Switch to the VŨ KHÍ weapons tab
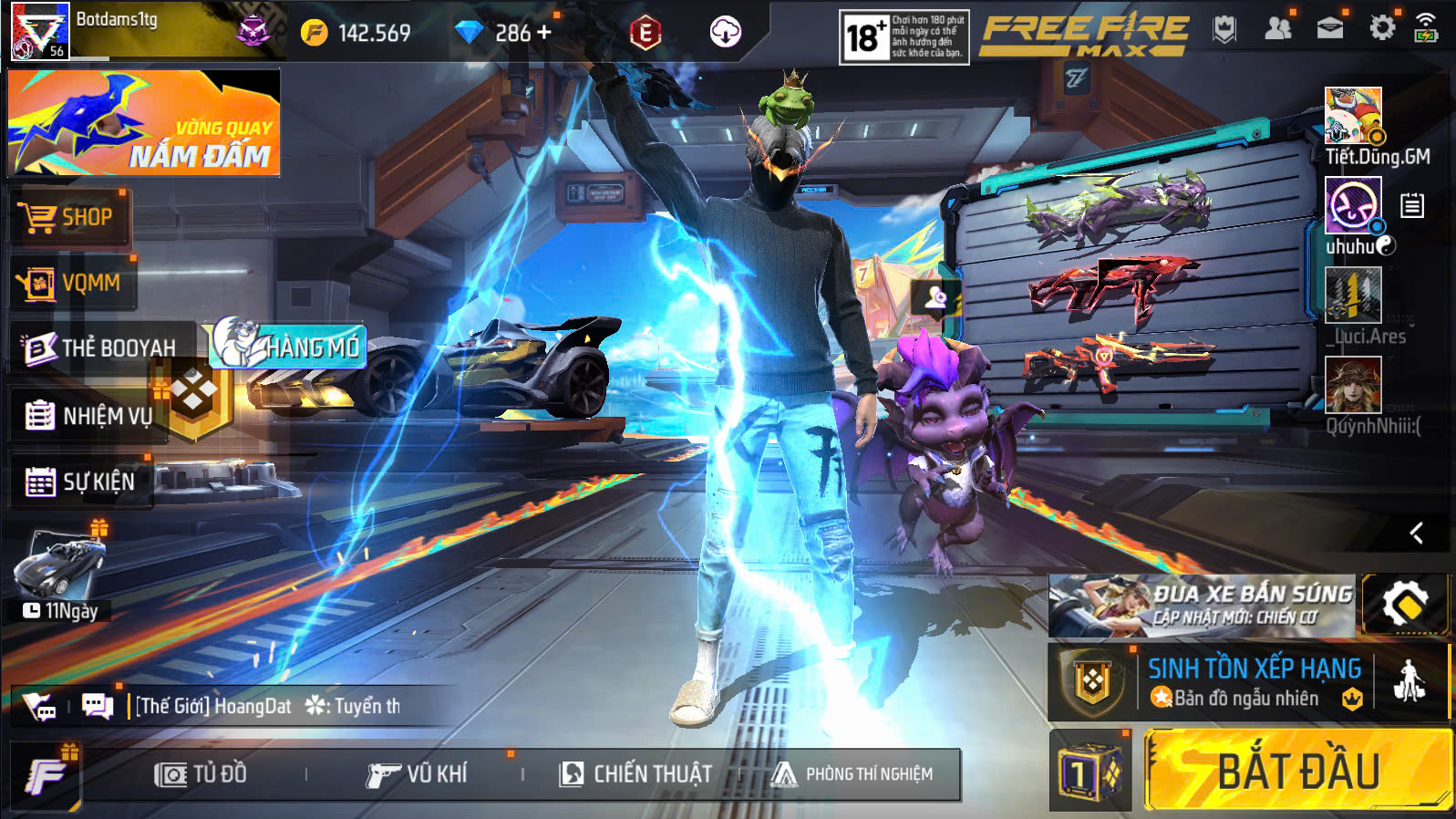This screenshot has width=1456, height=819. click(417, 774)
